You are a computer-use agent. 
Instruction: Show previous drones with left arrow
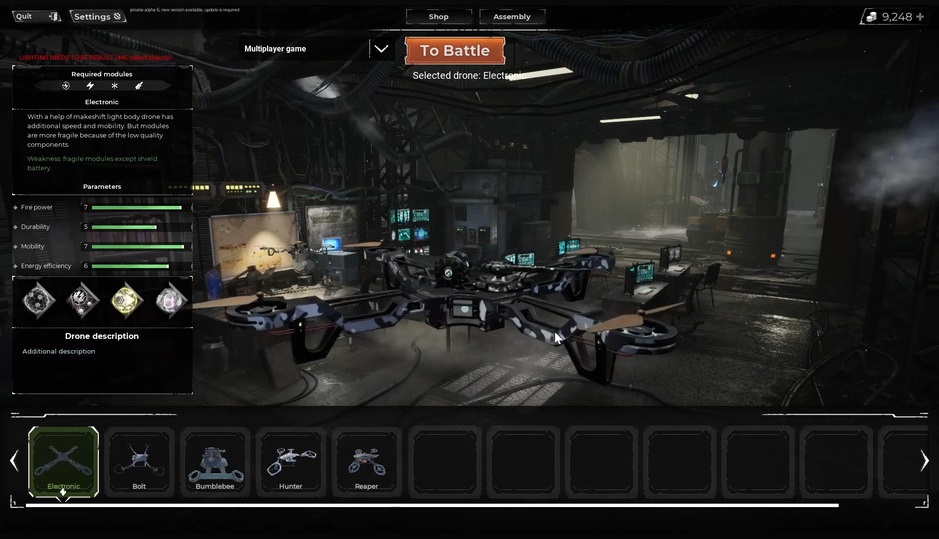pyautogui.click(x=14, y=460)
